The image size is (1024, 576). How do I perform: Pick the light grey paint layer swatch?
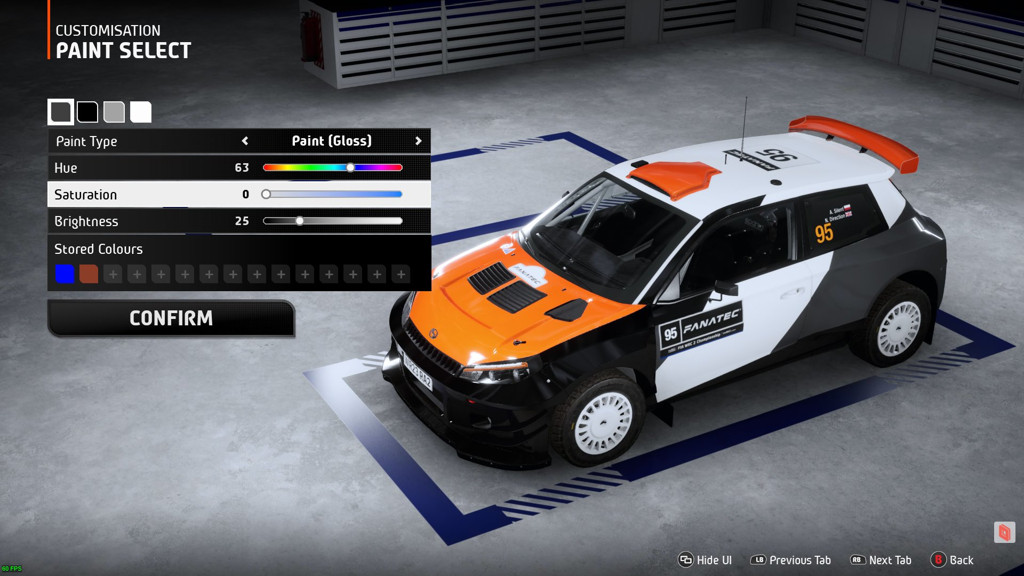click(x=114, y=112)
